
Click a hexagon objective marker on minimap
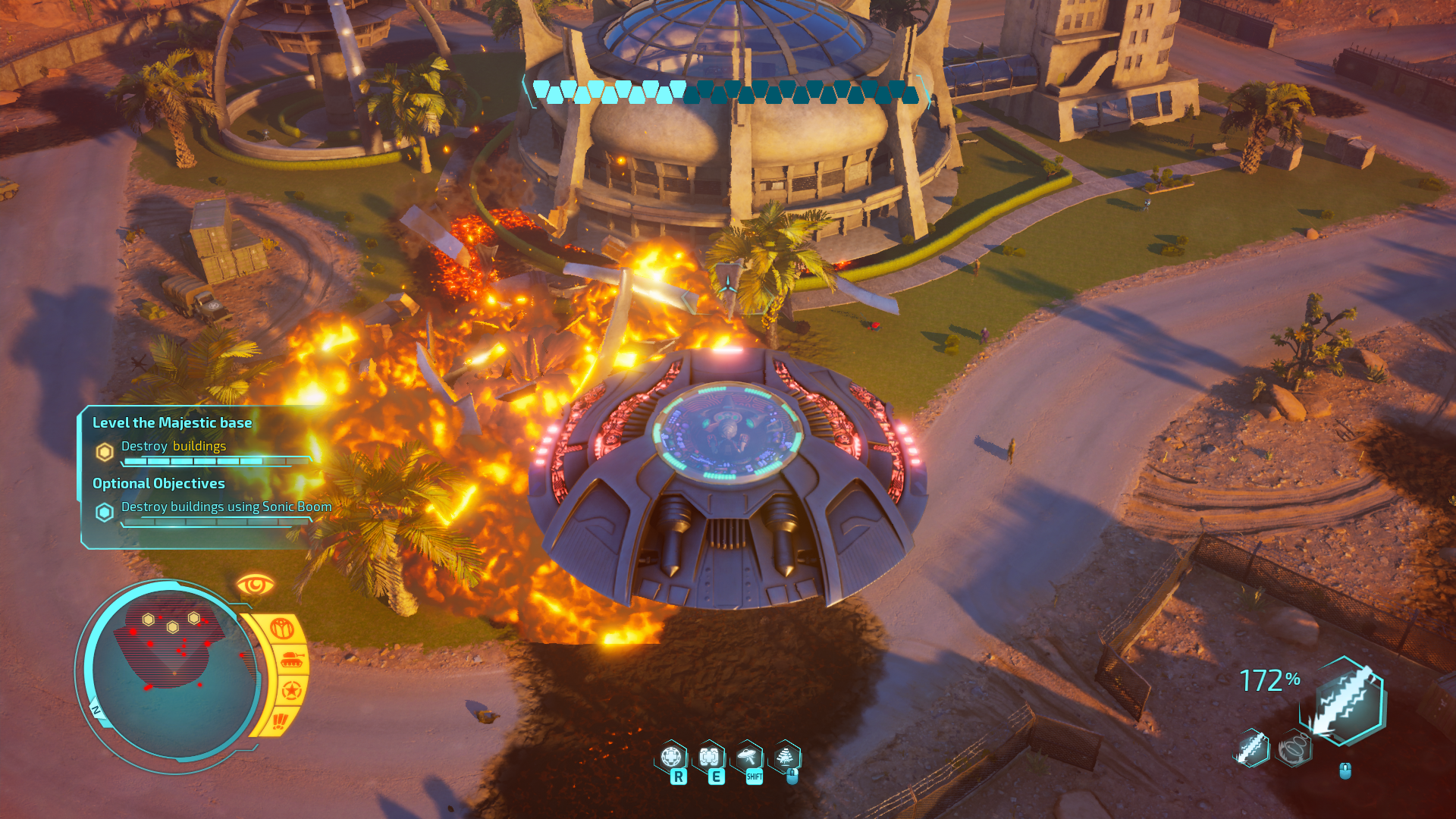[x=172, y=627]
